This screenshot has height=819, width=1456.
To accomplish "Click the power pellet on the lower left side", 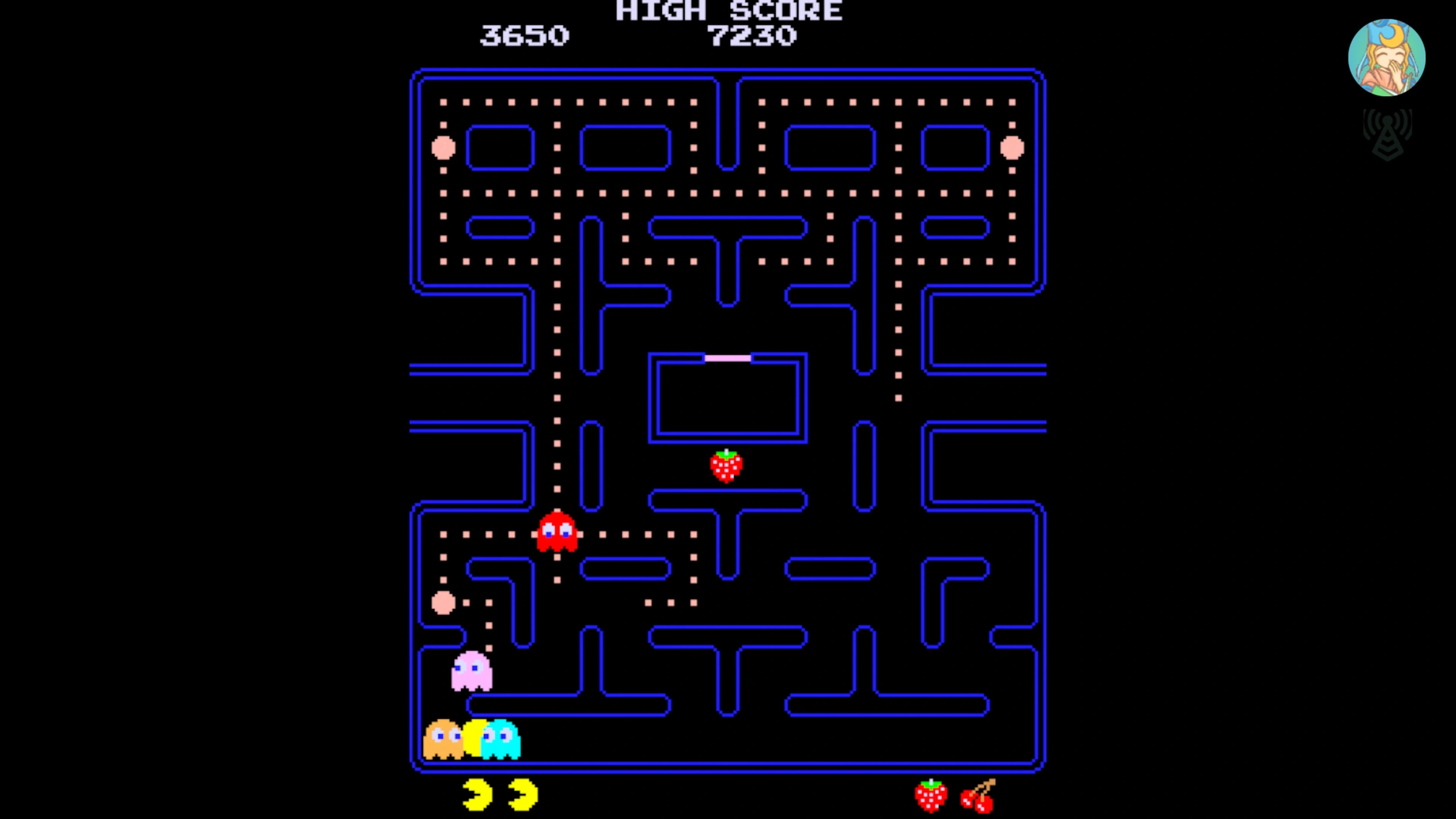I will tap(443, 603).
